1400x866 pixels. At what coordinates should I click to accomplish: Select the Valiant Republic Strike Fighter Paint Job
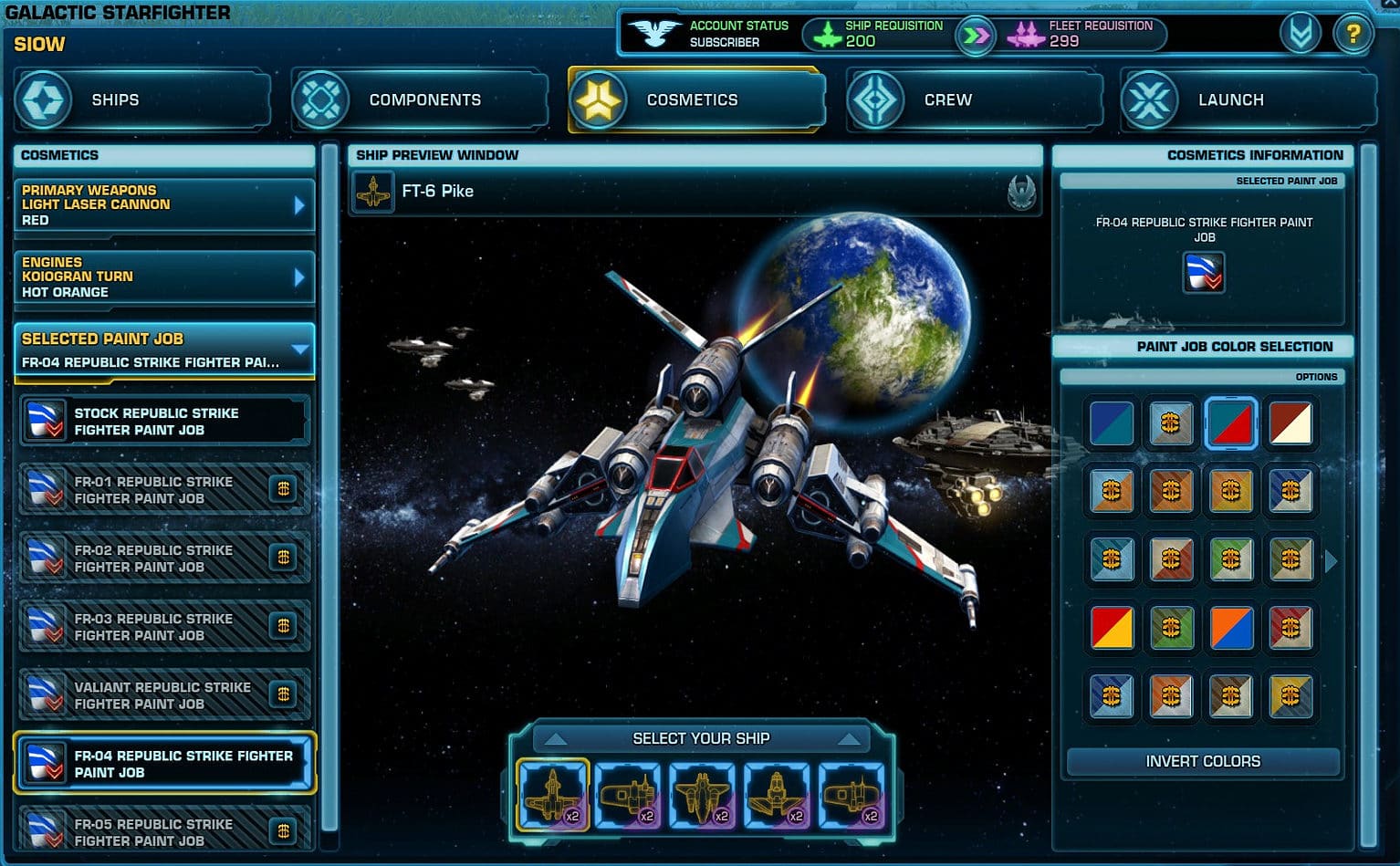pos(164,694)
